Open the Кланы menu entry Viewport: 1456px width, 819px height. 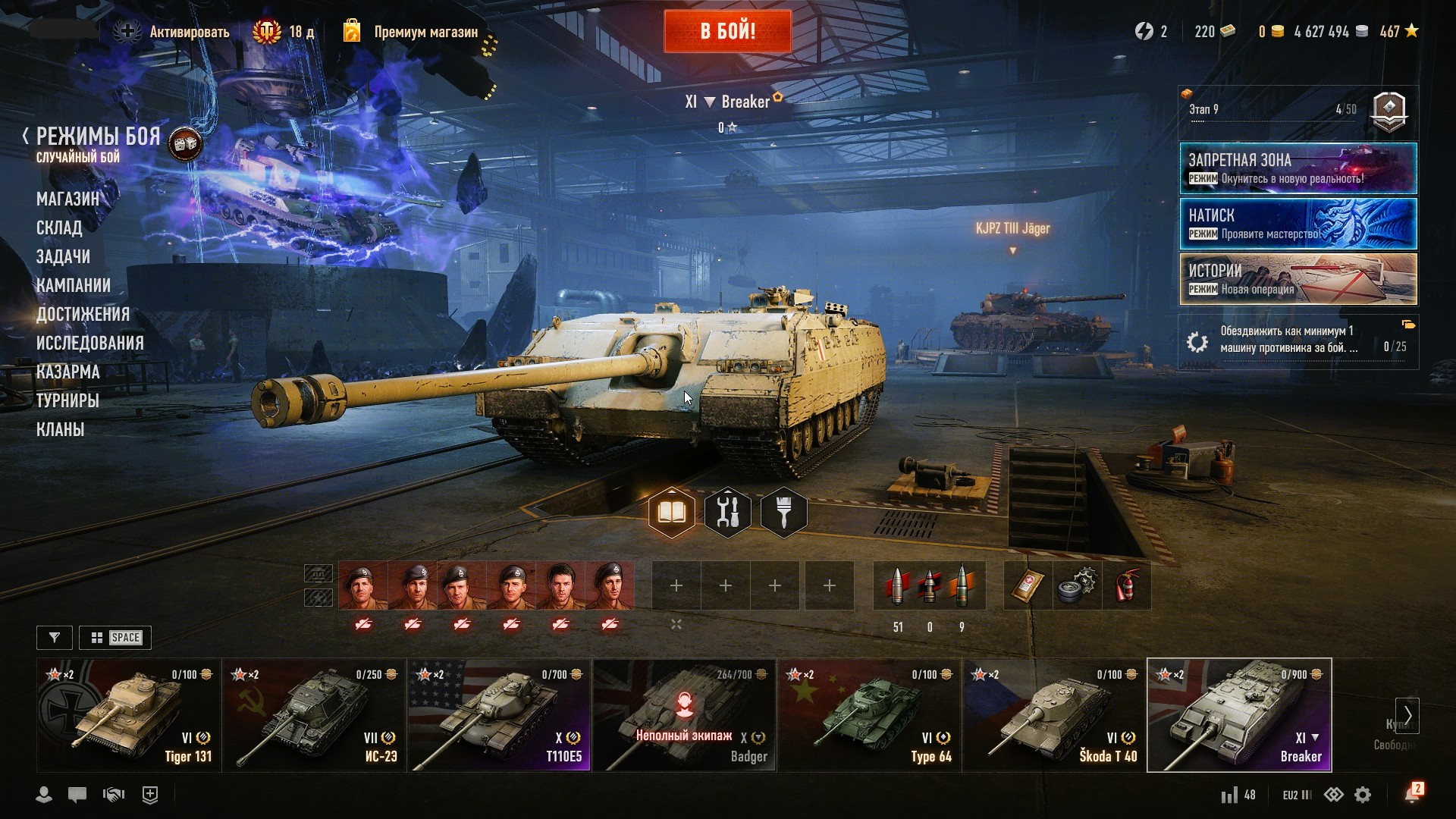click(x=60, y=430)
